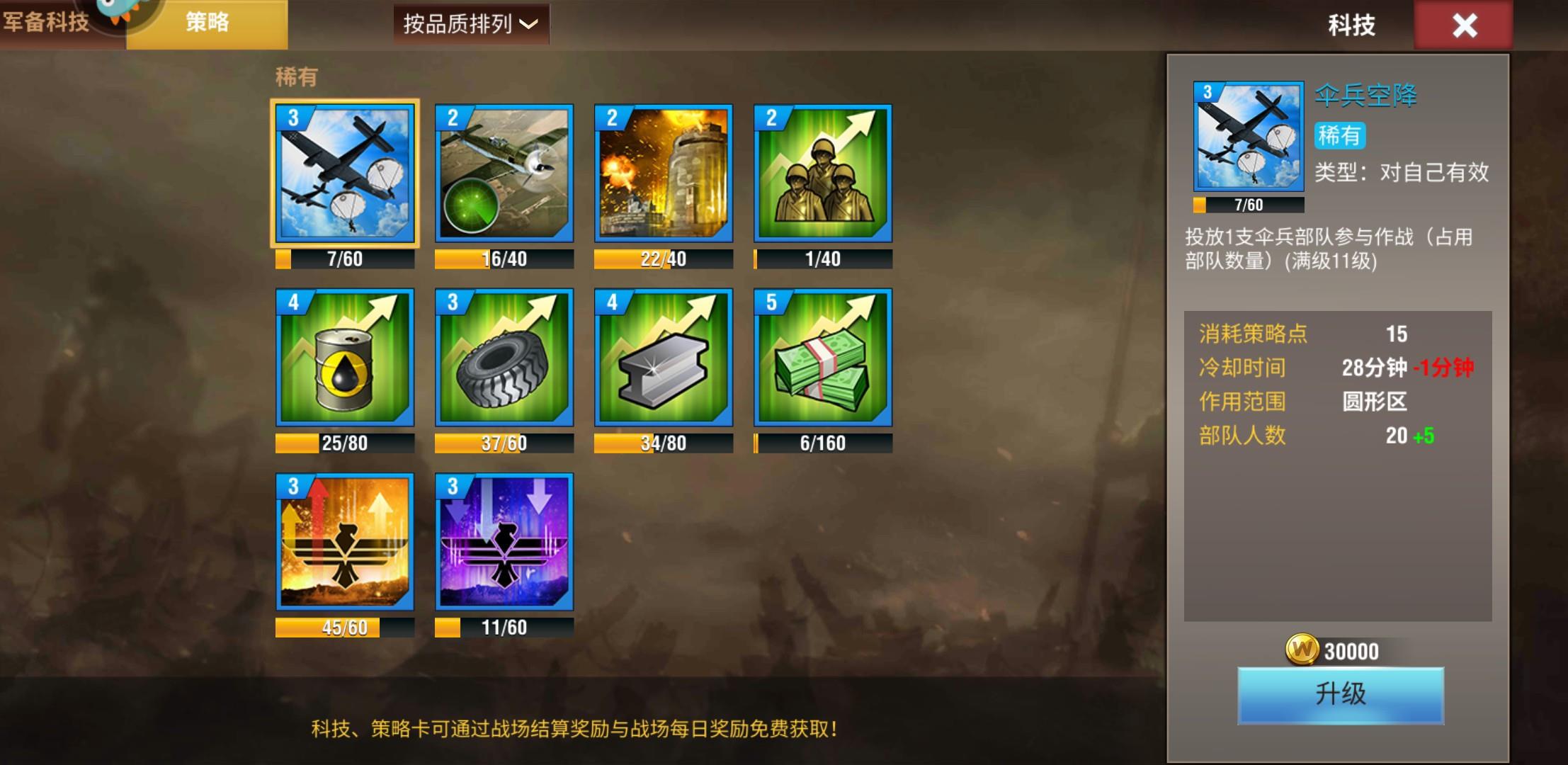Image resolution: width=1568 pixels, height=765 pixels.
Task: Choose the oil barrel production card
Action: pyautogui.click(x=345, y=358)
